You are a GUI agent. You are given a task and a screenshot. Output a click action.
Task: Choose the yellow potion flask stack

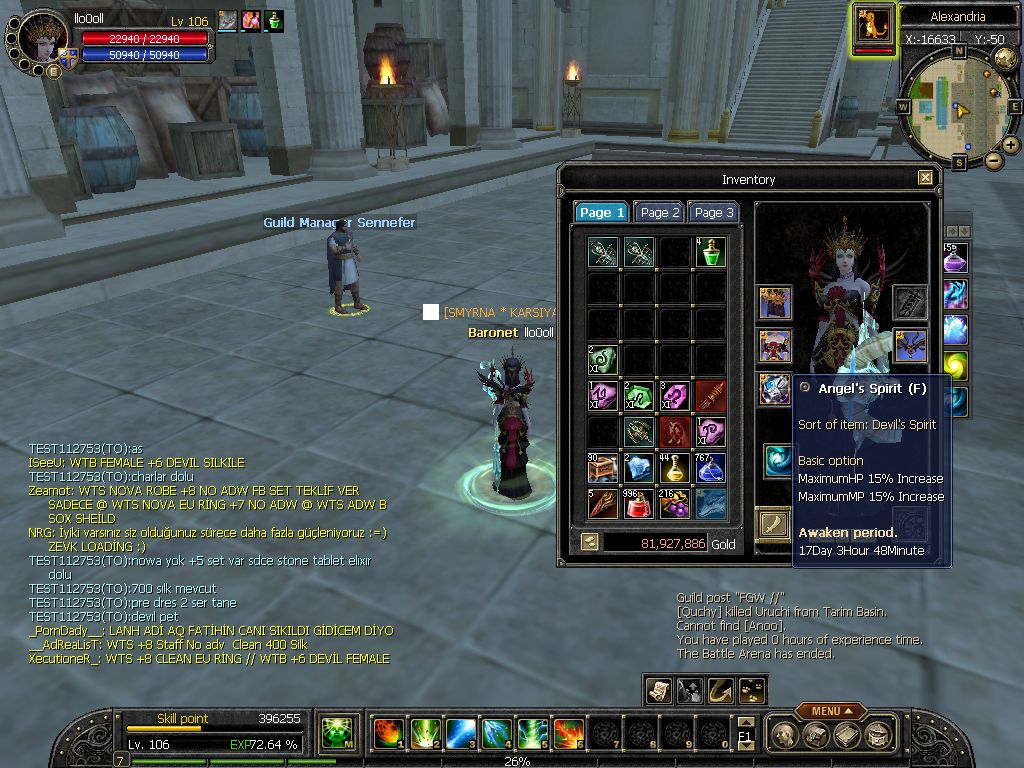(x=674, y=467)
